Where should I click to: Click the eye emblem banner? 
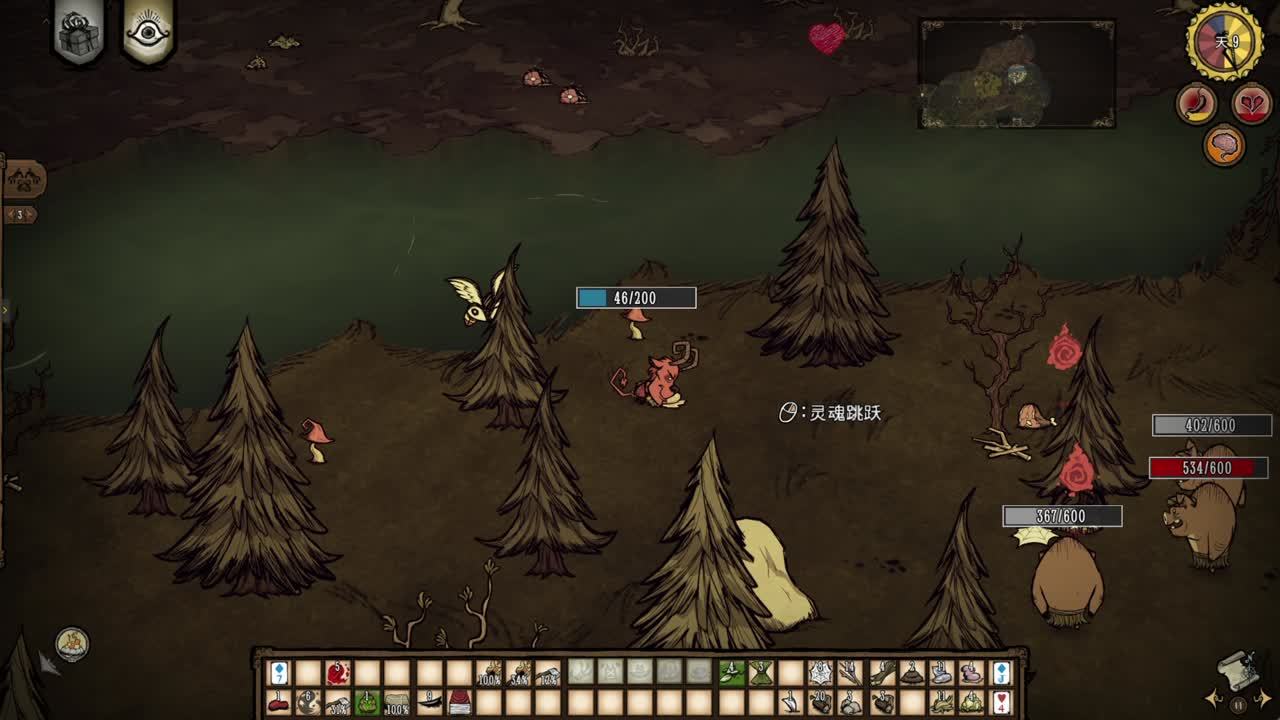pyautogui.click(x=148, y=33)
